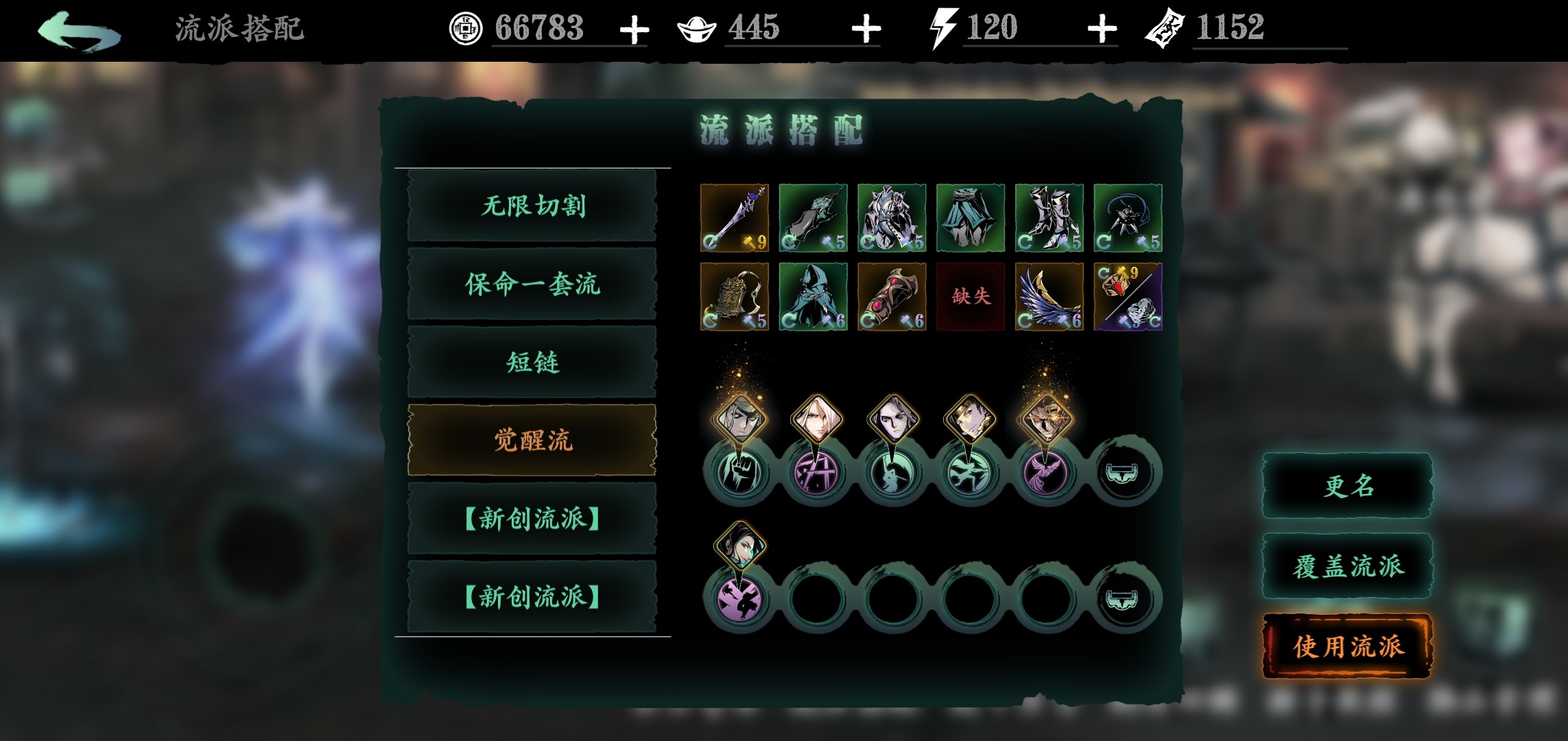Click the 缺失 missing equipment slot
The width and height of the screenshot is (1568, 741).
coord(971,296)
